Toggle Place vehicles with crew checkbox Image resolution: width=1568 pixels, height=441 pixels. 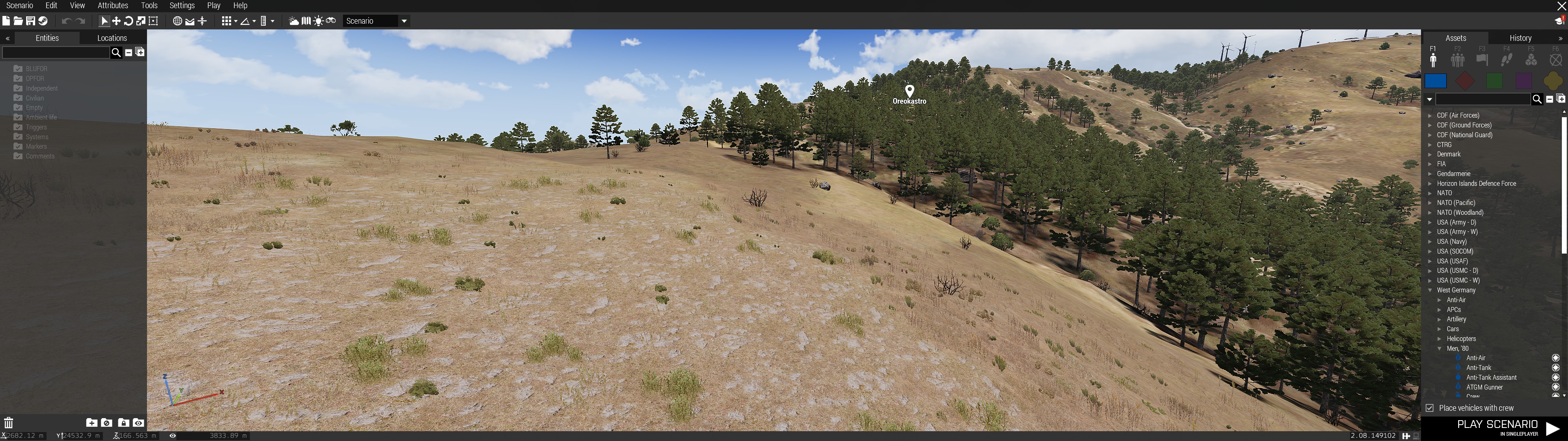tap(1430, 408)
